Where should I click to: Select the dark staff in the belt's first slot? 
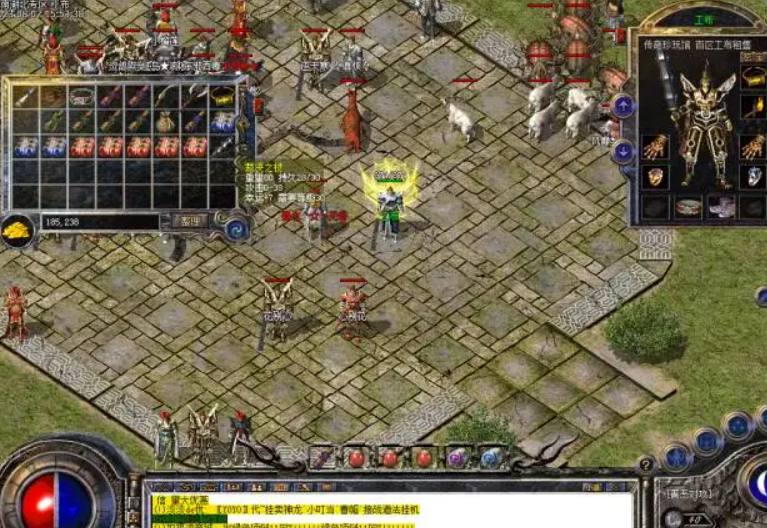(322, 458)
